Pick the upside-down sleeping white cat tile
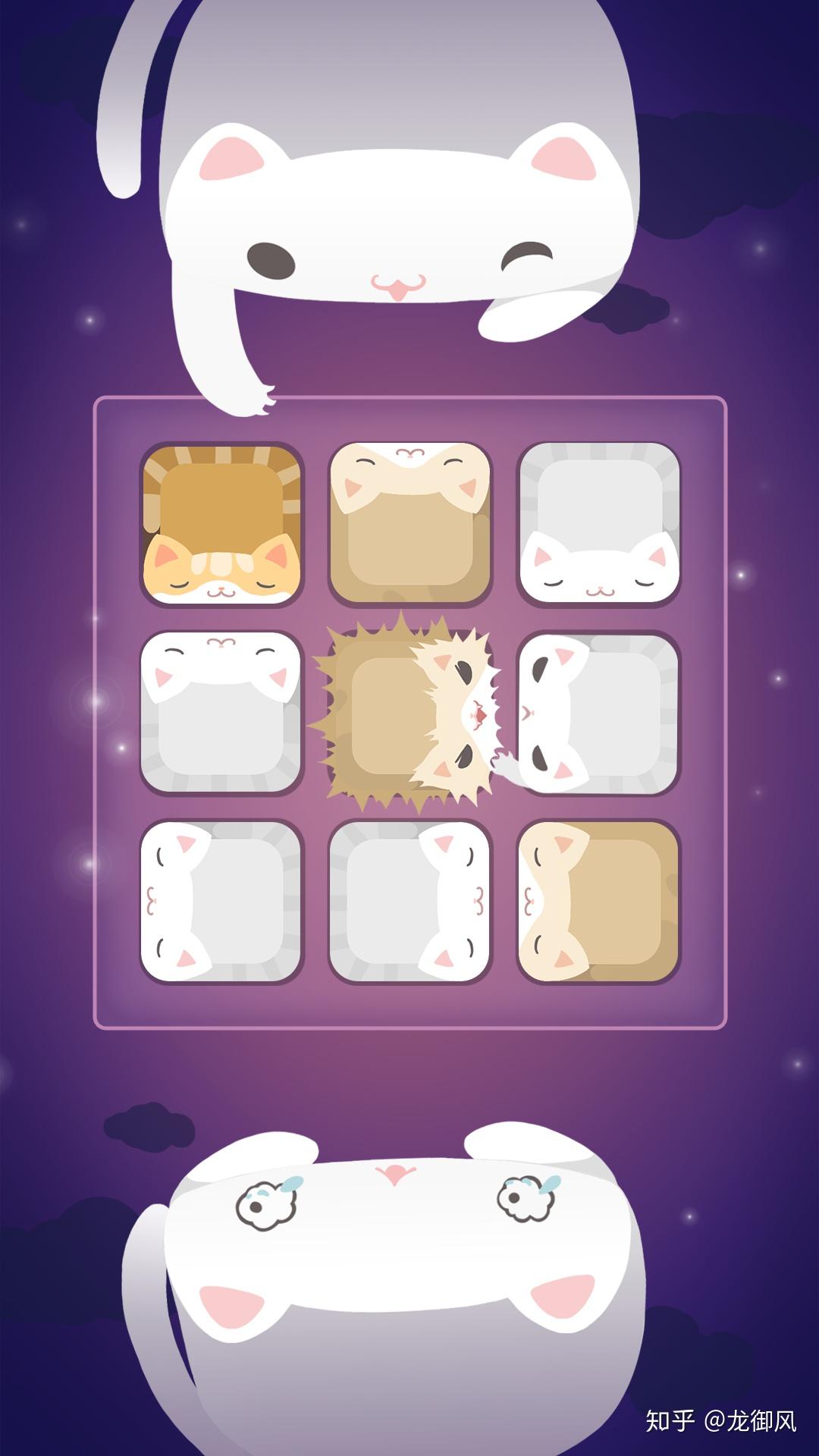Viewport: 819px width, 1456px height. (x=221, y=713)
